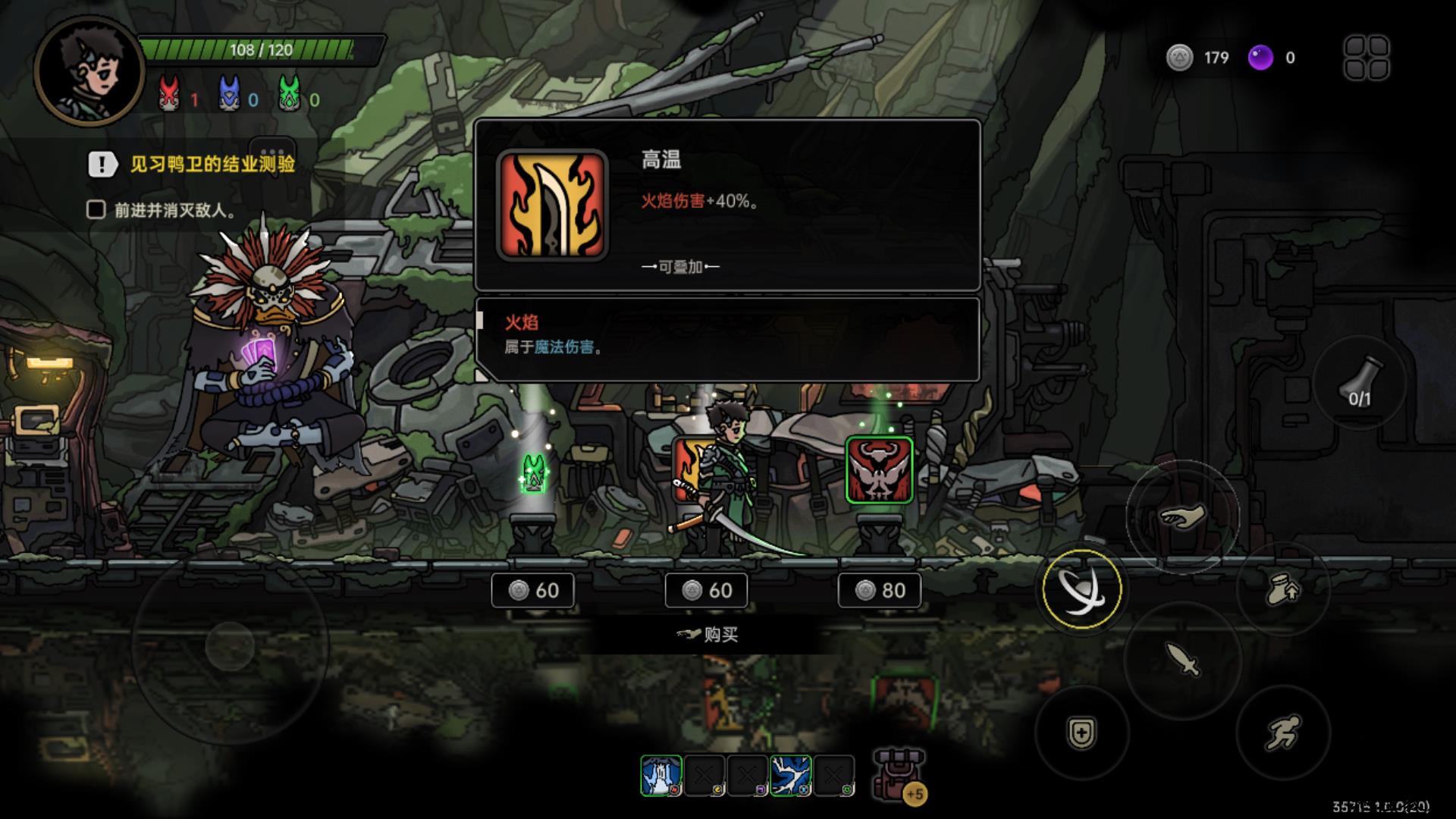
Task: Select the green mask shop item
Action: [533, 473]
